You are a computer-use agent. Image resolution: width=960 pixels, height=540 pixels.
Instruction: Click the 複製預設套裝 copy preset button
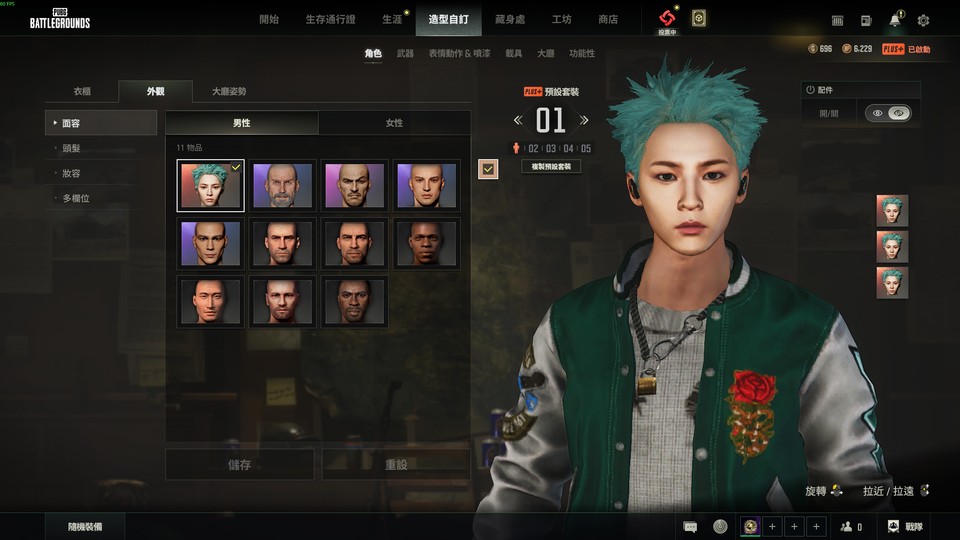click(551, 167)
